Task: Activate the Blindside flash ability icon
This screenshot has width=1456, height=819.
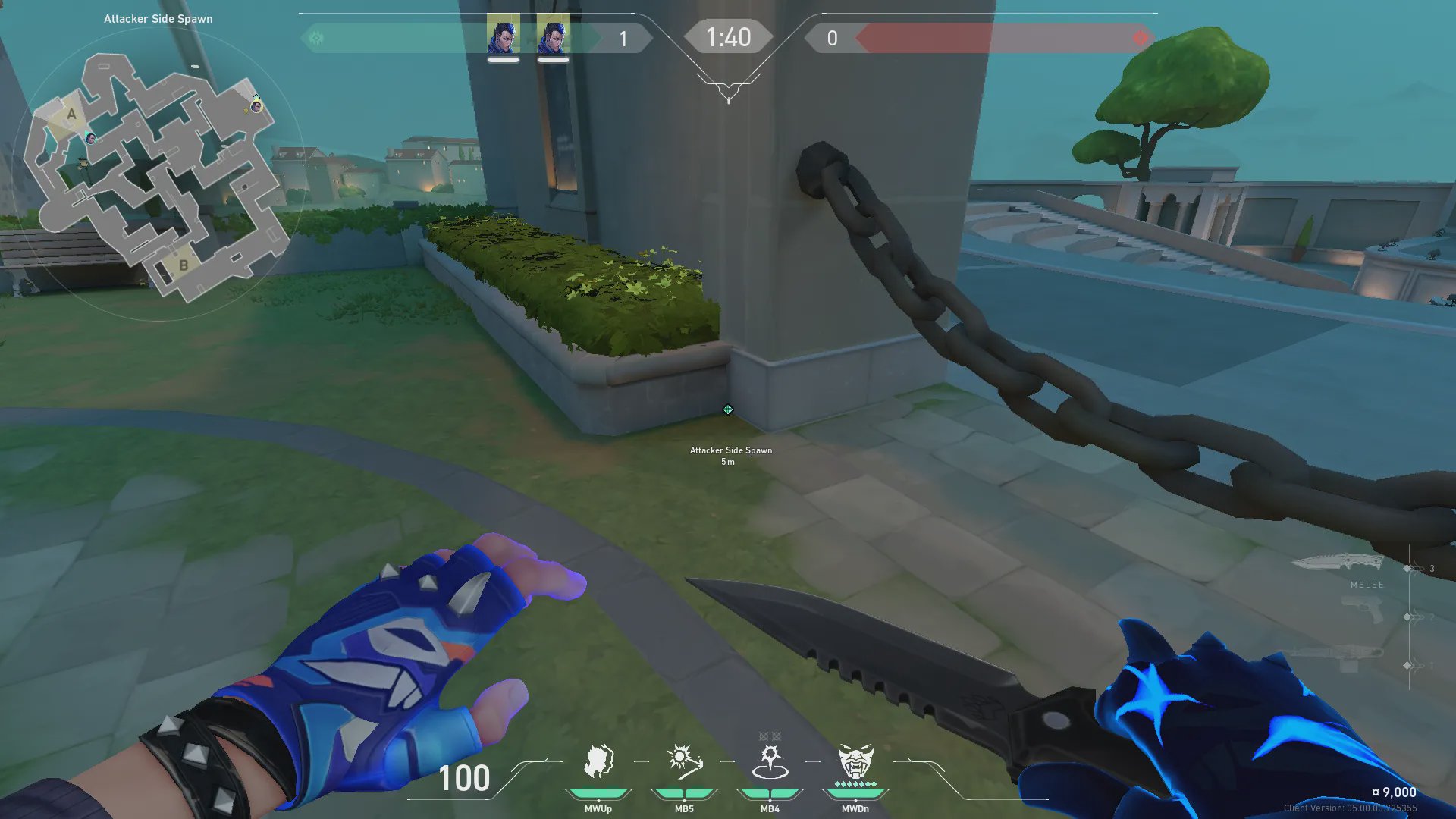Action: [683, 762]
